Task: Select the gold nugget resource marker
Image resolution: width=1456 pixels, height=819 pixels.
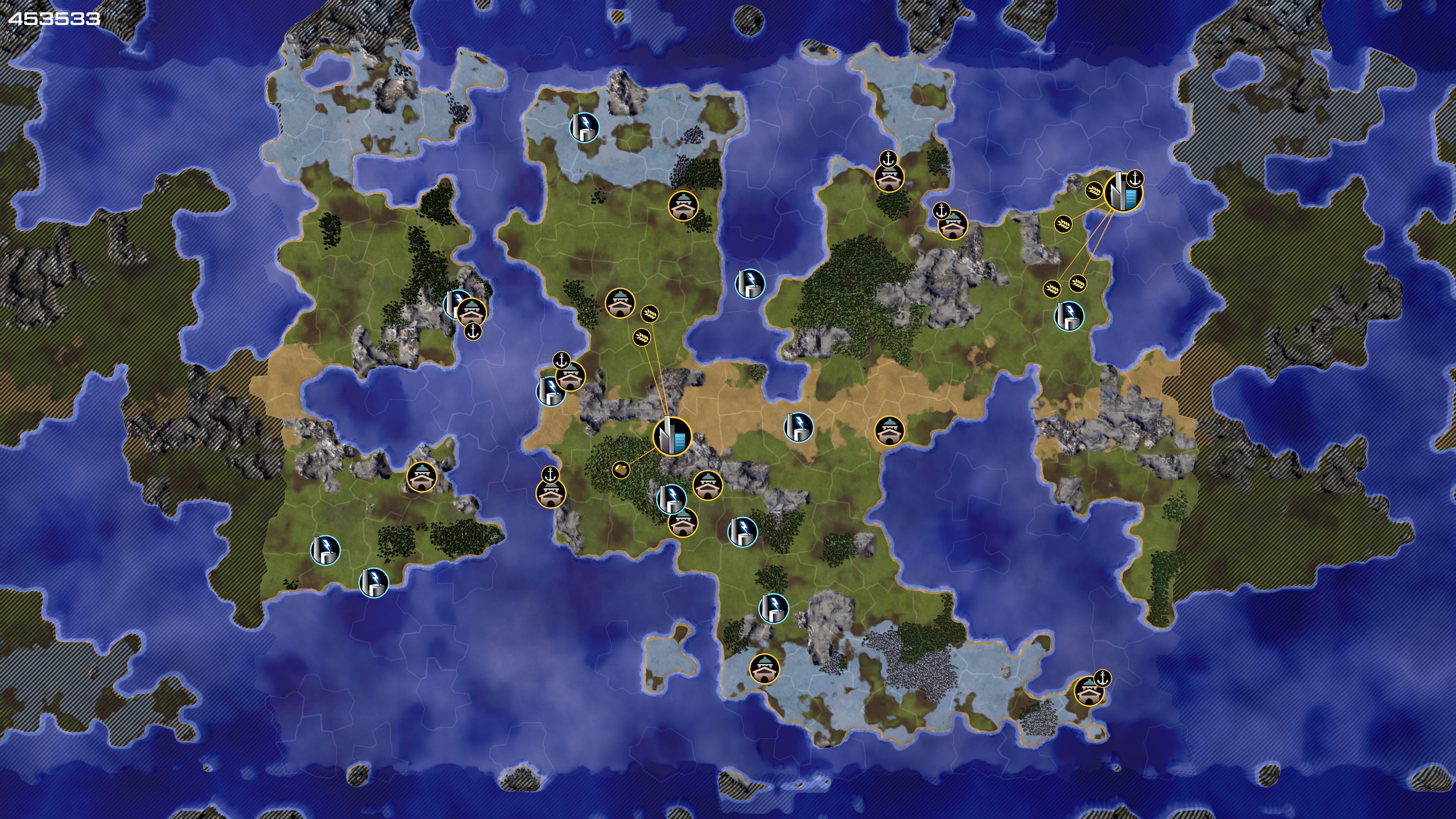Action: [621, 469]
